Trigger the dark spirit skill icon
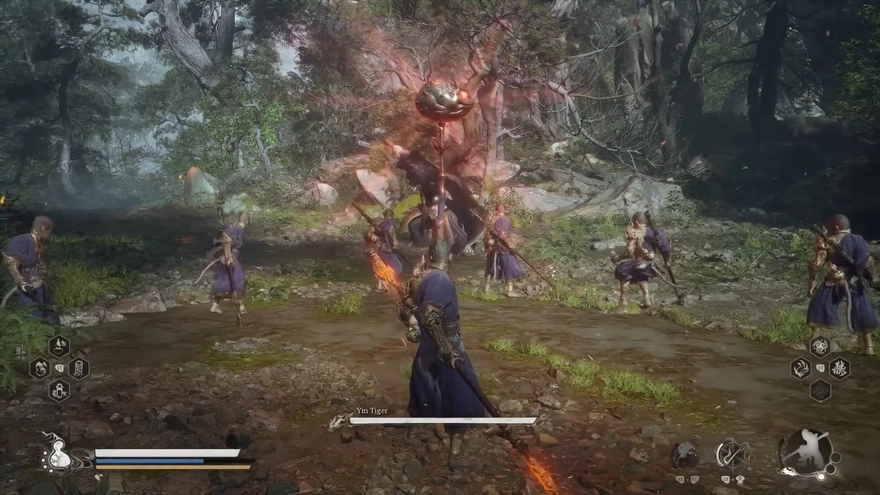This screenshot has height=495, width=880. coord(685,455)
